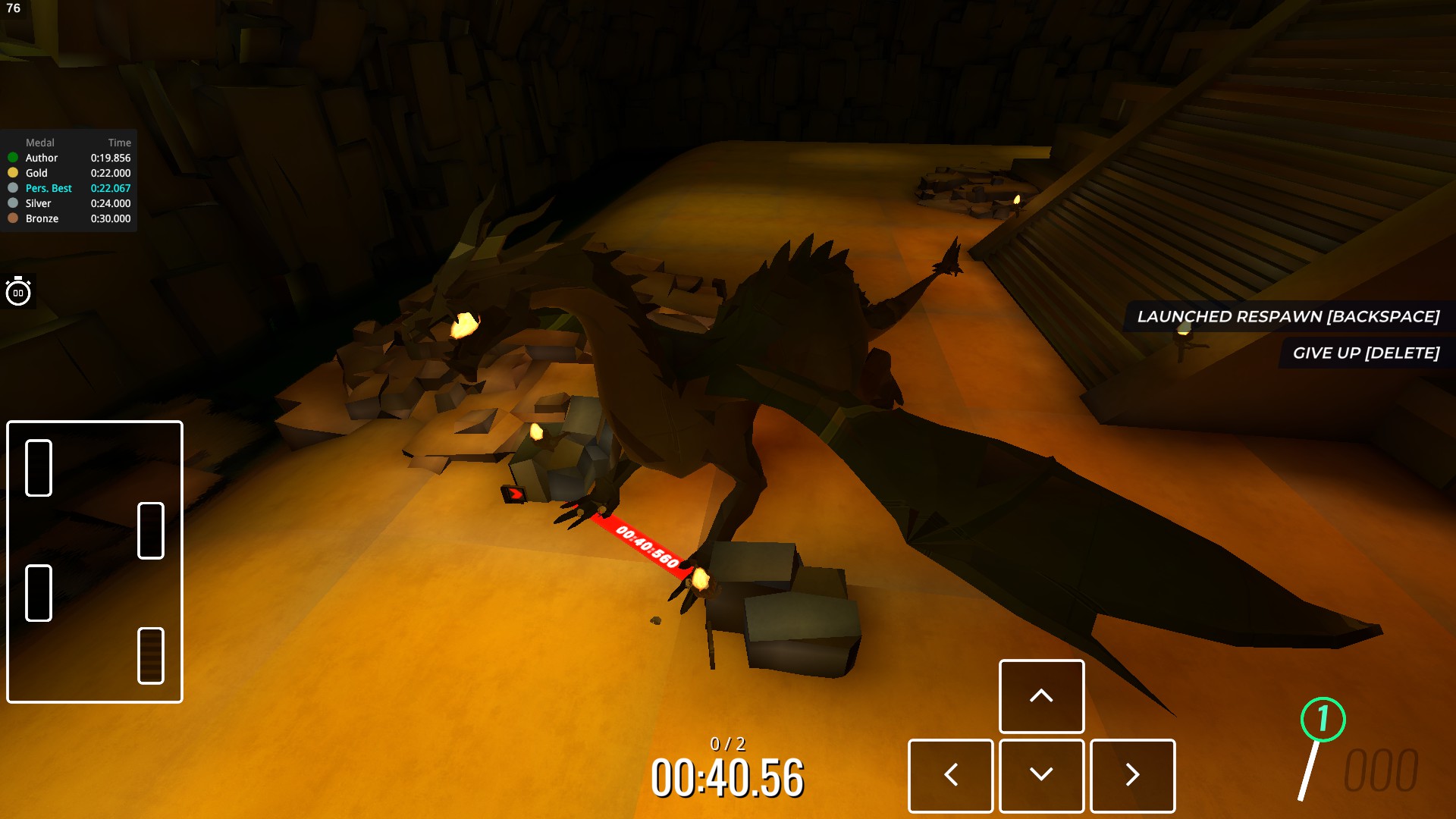Image resolution: width=1456 pixels, height=819 pixels.
Task: Click the left arrow input button
Action: coord(950,775)
